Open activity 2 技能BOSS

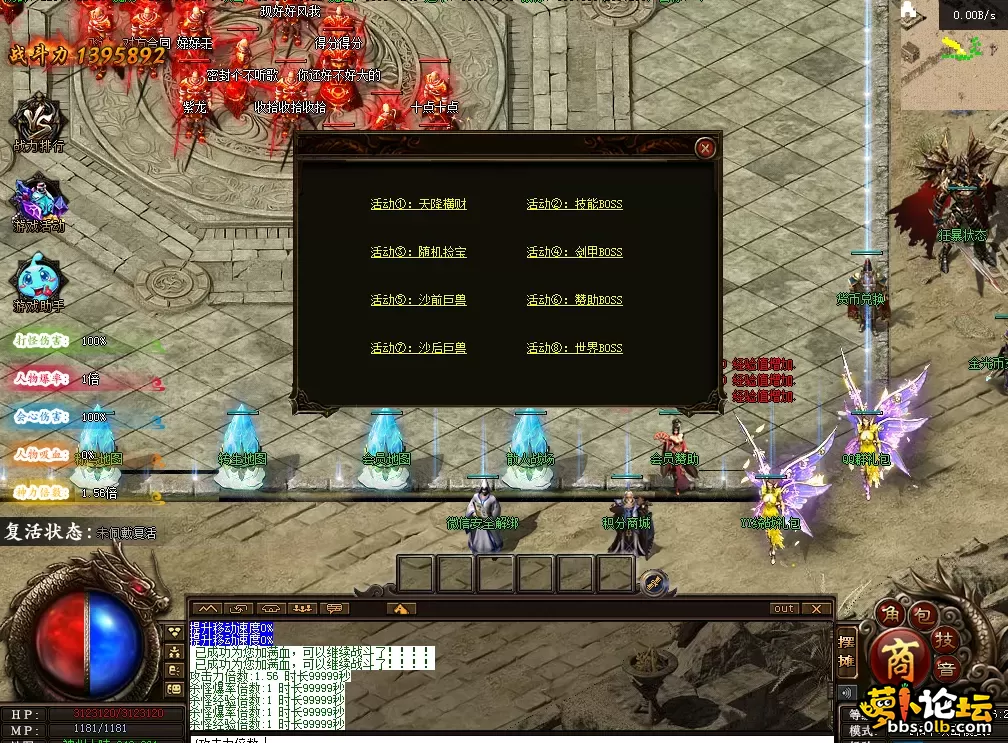574,204
